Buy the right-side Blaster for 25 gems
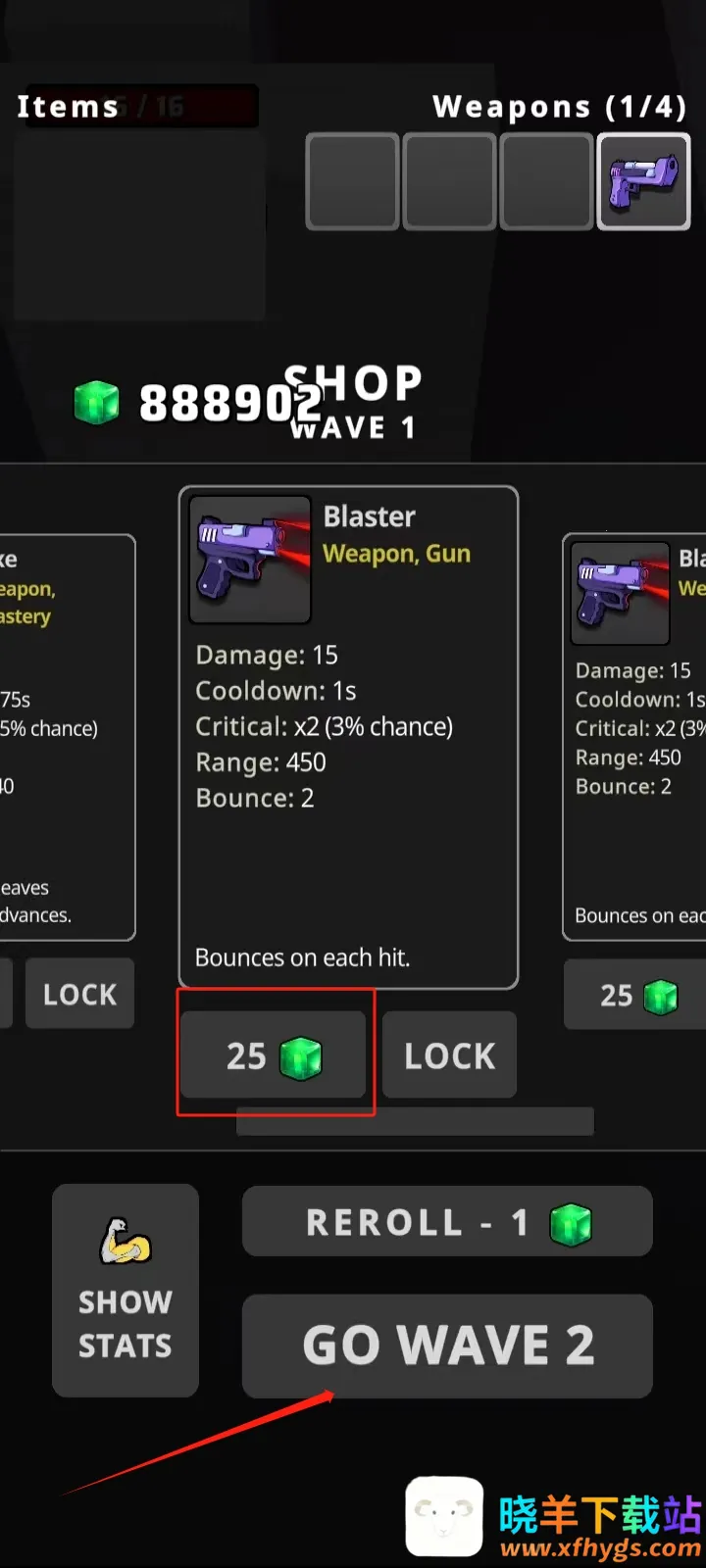The image size is (706, 1568). click(x=635, y=995)
